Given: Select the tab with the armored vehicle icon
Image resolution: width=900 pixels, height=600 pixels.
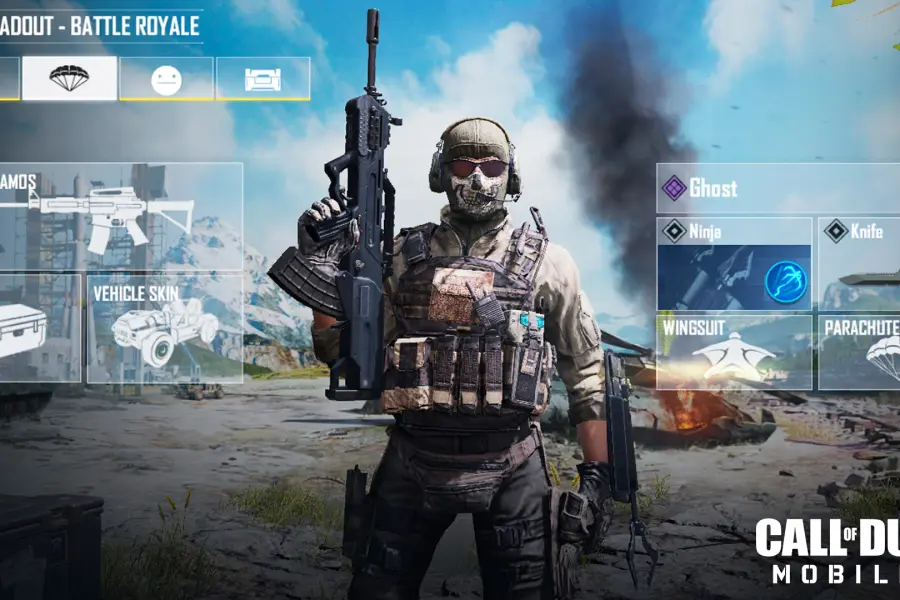Looking at the screenshot, I should coord(262,78).
